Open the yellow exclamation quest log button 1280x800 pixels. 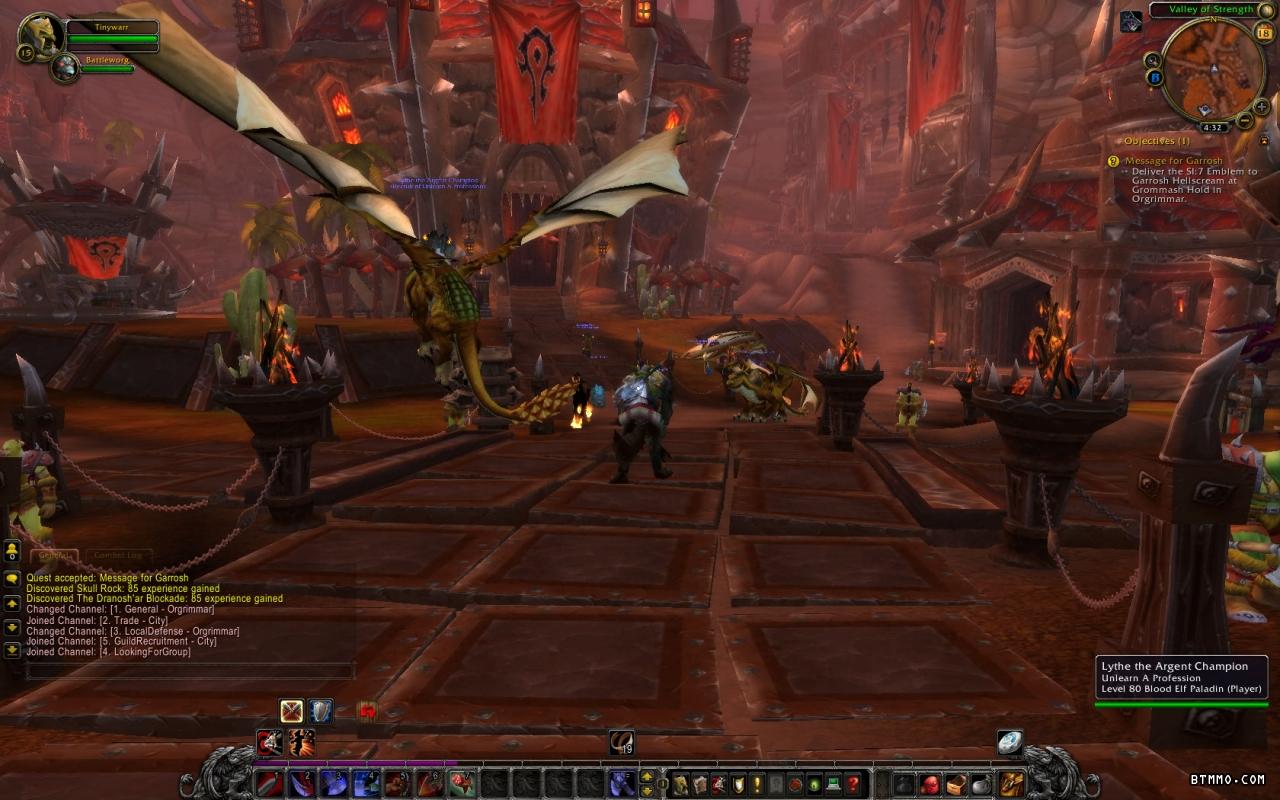tap(757, 784)
